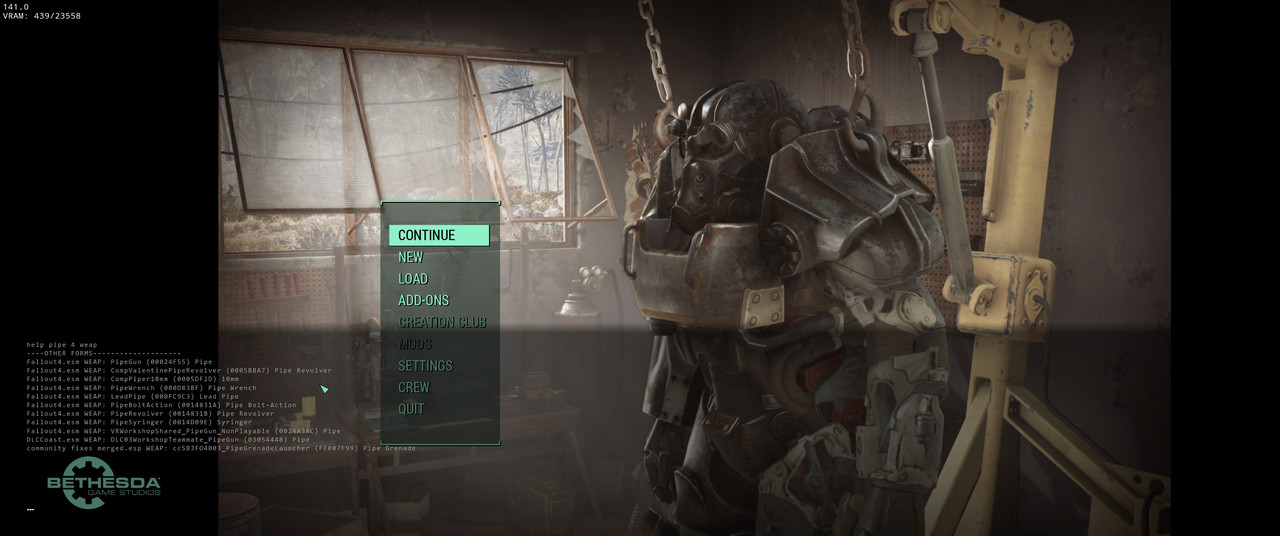Show the Crew credits
Image resolution: width=1280 pixels, height=536 pixels.
[414, 387]
